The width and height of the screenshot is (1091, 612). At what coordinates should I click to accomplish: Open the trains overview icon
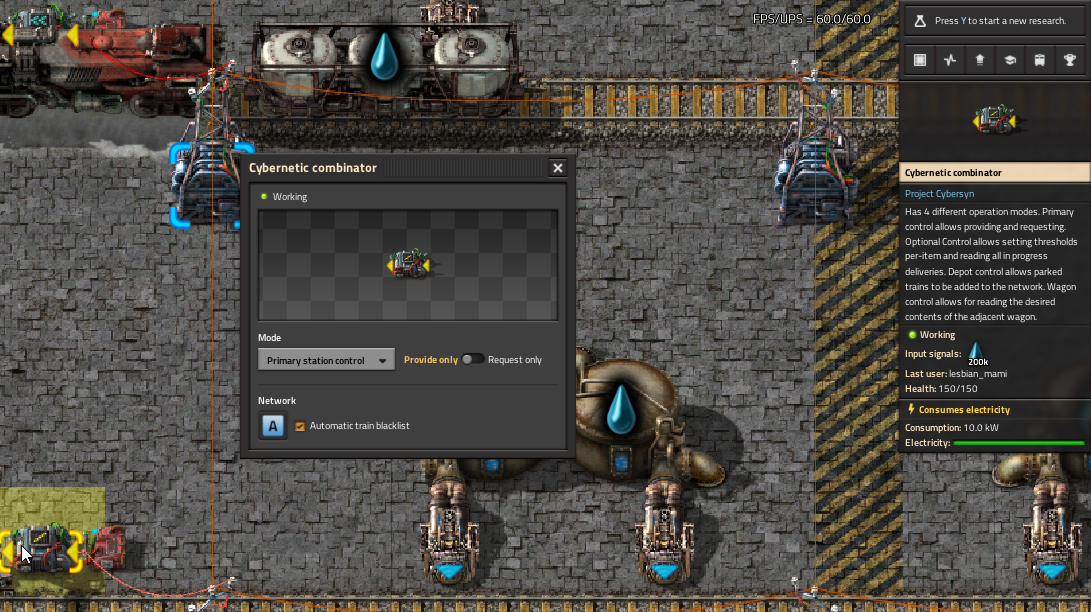(1040, 60)
